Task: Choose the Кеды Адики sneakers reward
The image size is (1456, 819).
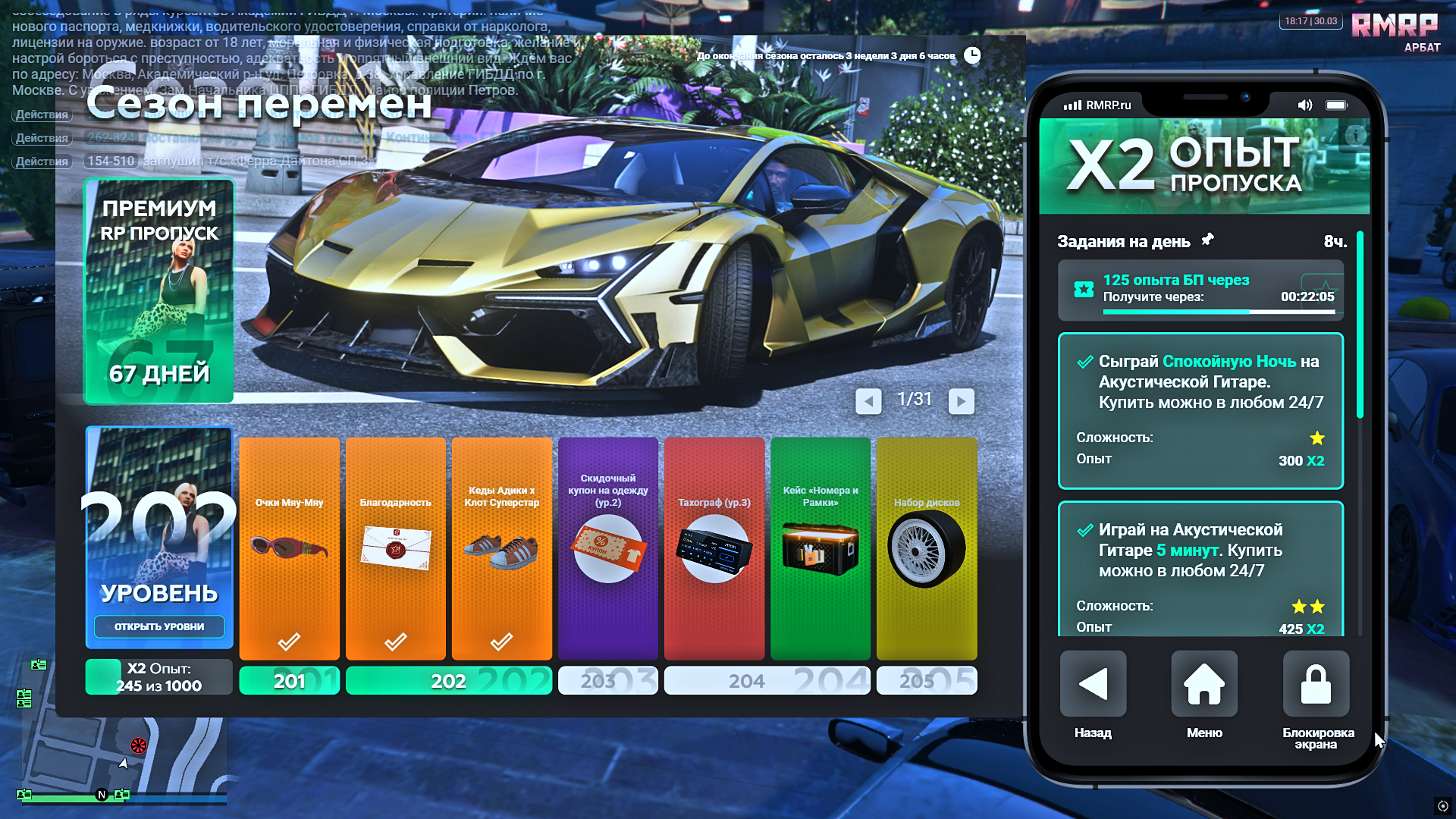Action: pos(501,548)
